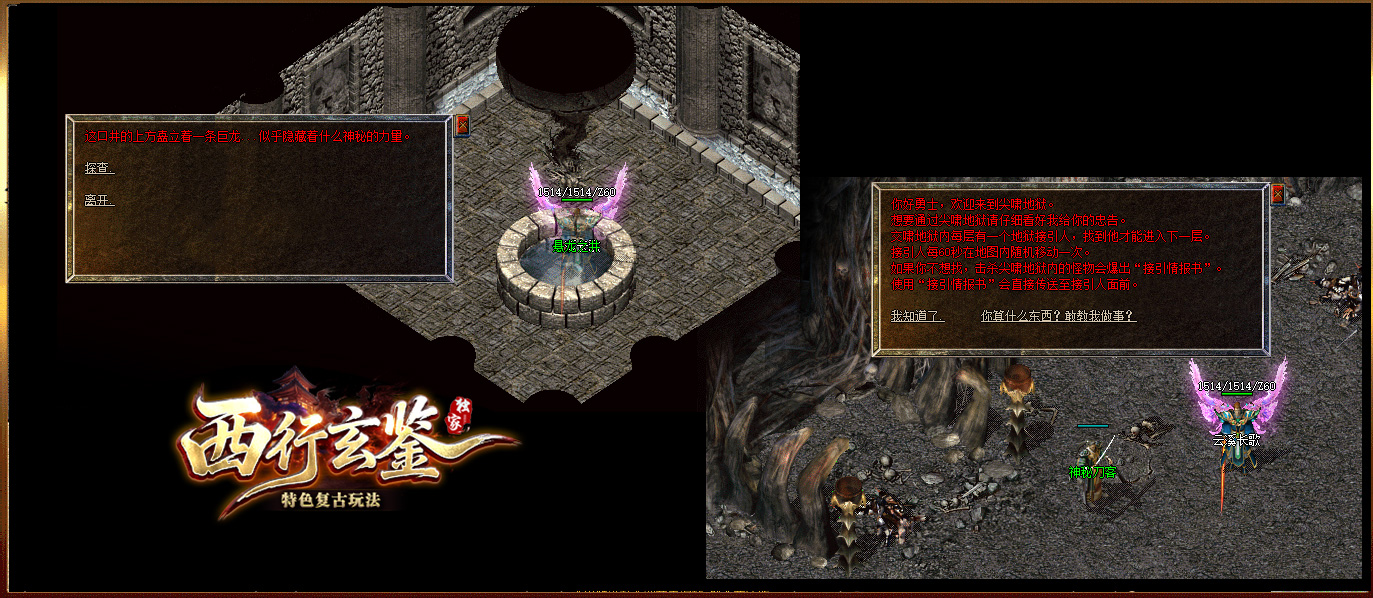Choose the 探查 option in the well dialog
The height and width of the screenshot is (598, 1373).
point(99,169)
